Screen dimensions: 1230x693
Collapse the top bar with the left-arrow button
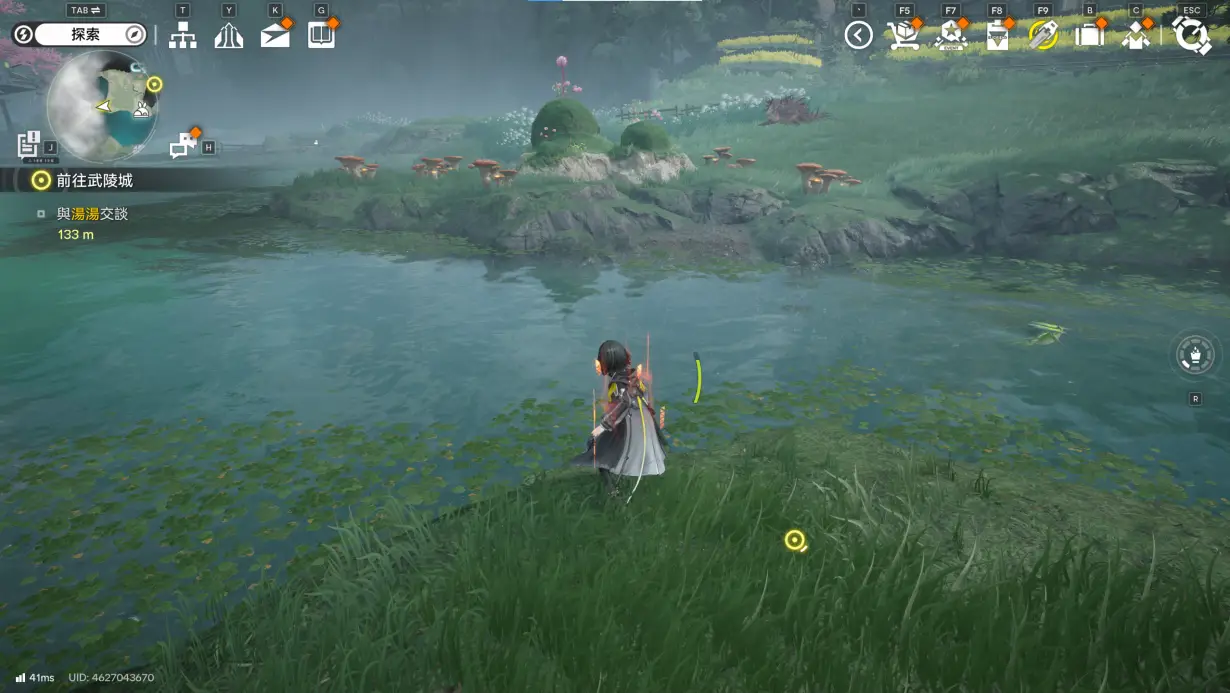point(858,36)
